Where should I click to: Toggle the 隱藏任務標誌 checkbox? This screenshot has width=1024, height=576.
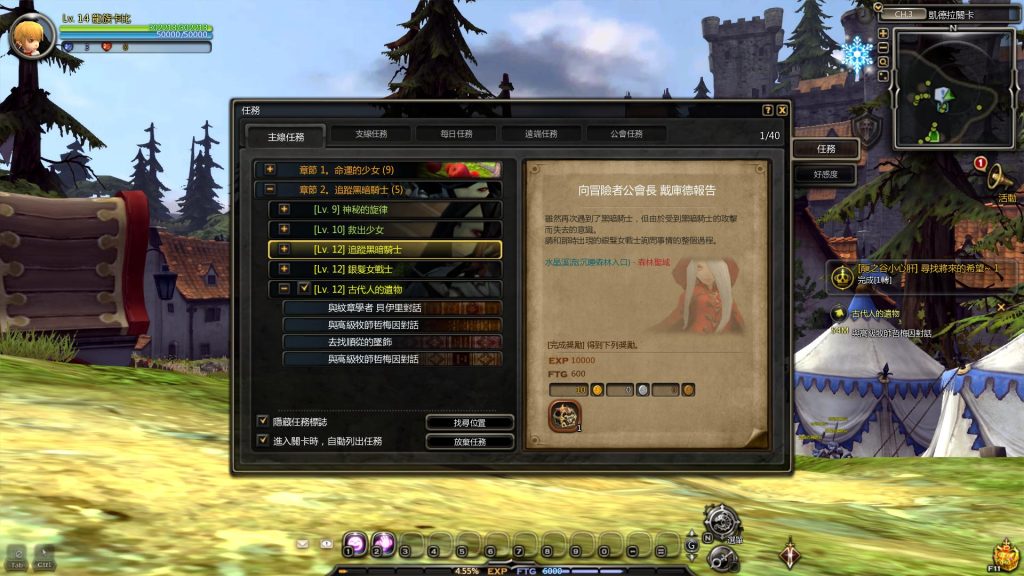click(x=263, y=421)
